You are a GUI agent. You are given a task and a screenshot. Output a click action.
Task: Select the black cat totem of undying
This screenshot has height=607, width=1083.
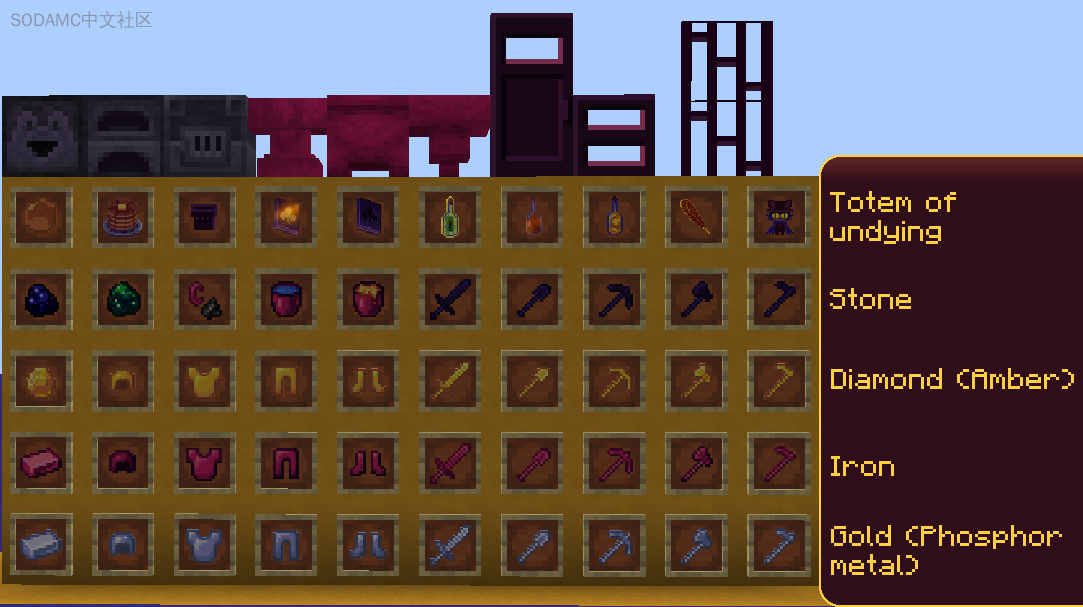click(x=778, y=217)
